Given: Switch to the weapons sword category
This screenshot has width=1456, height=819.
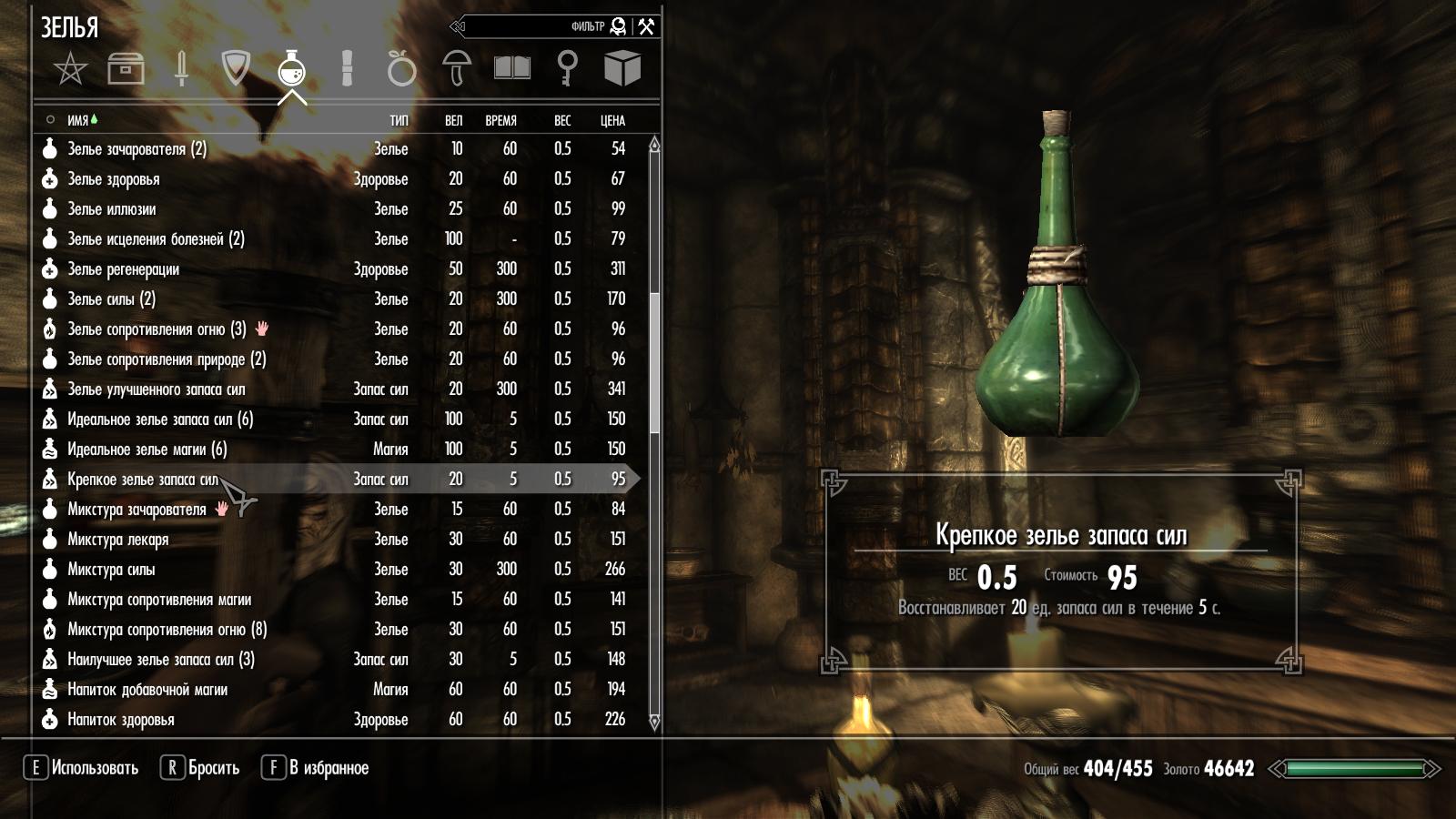Looking at the screenshot, I should [181, 68].
